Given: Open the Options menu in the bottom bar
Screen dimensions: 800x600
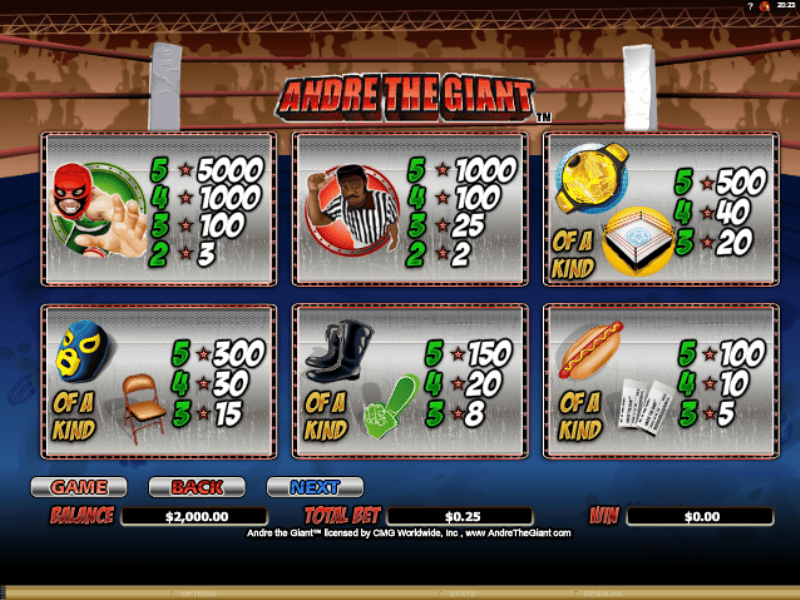Looking at the screenshot, I should 198,594.
